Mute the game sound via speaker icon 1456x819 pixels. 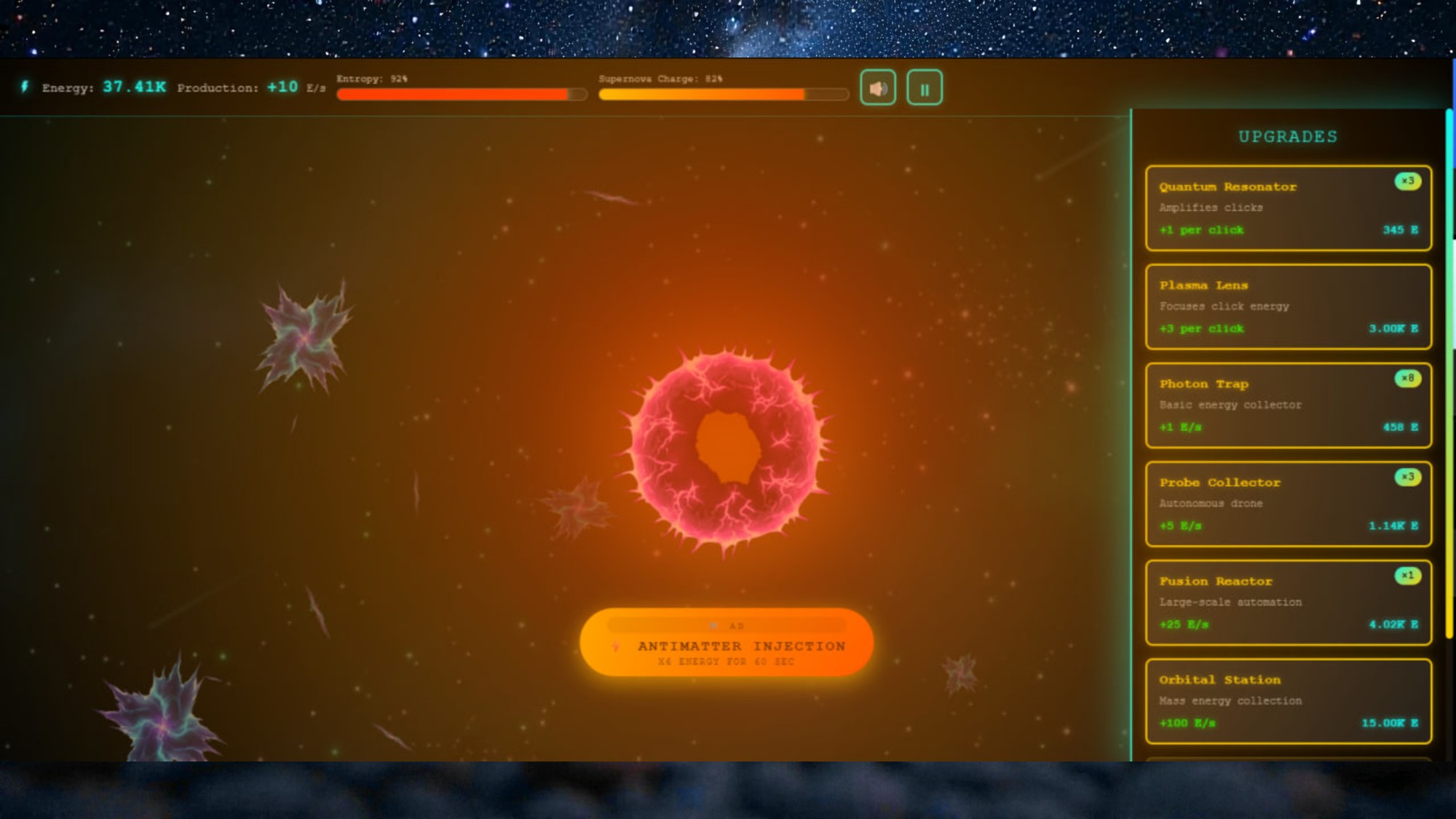[x=878, y=87]
